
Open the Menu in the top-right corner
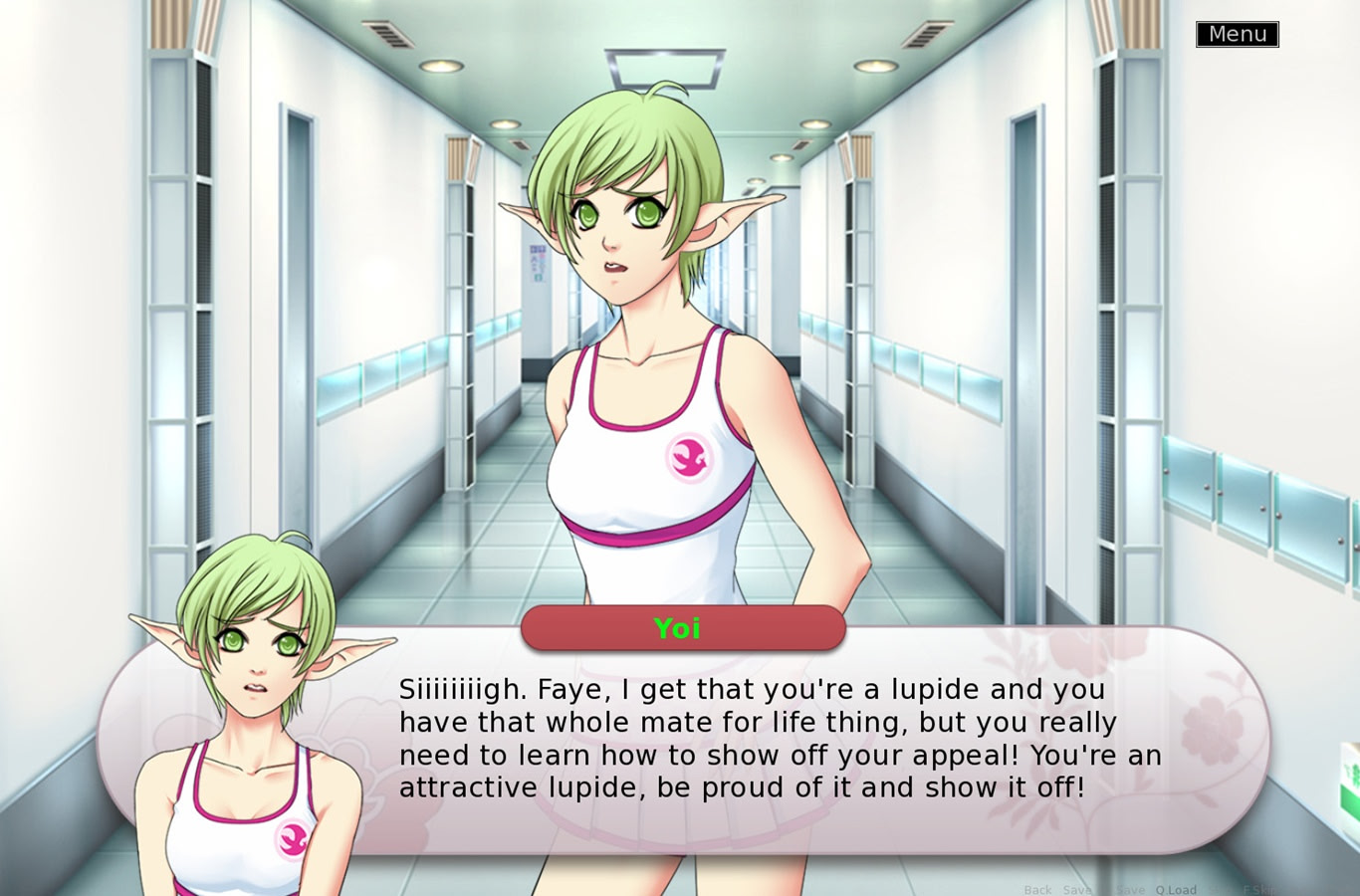[1237, 33]
